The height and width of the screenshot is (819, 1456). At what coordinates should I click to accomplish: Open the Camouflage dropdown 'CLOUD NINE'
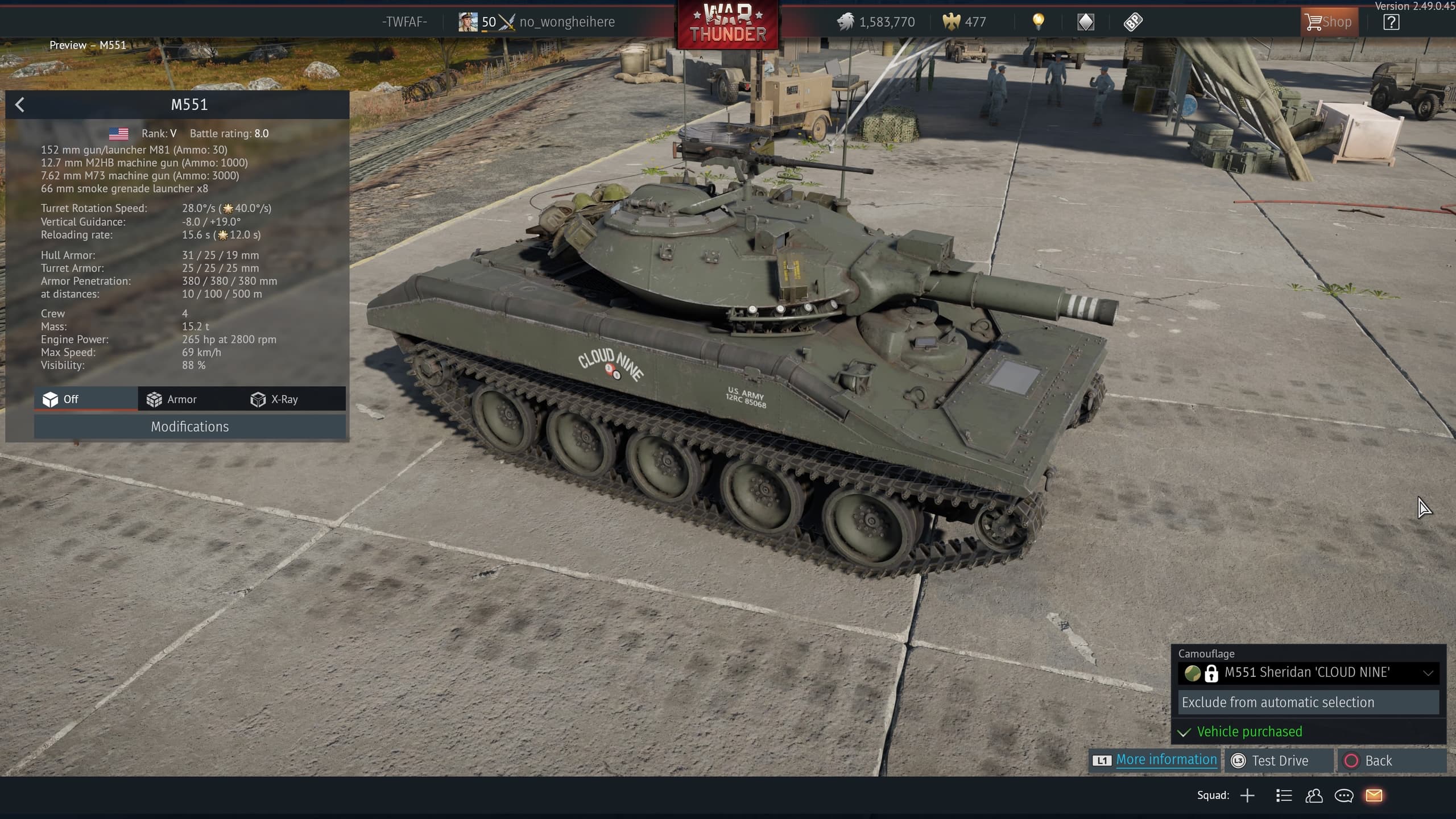pos(1308,673)
